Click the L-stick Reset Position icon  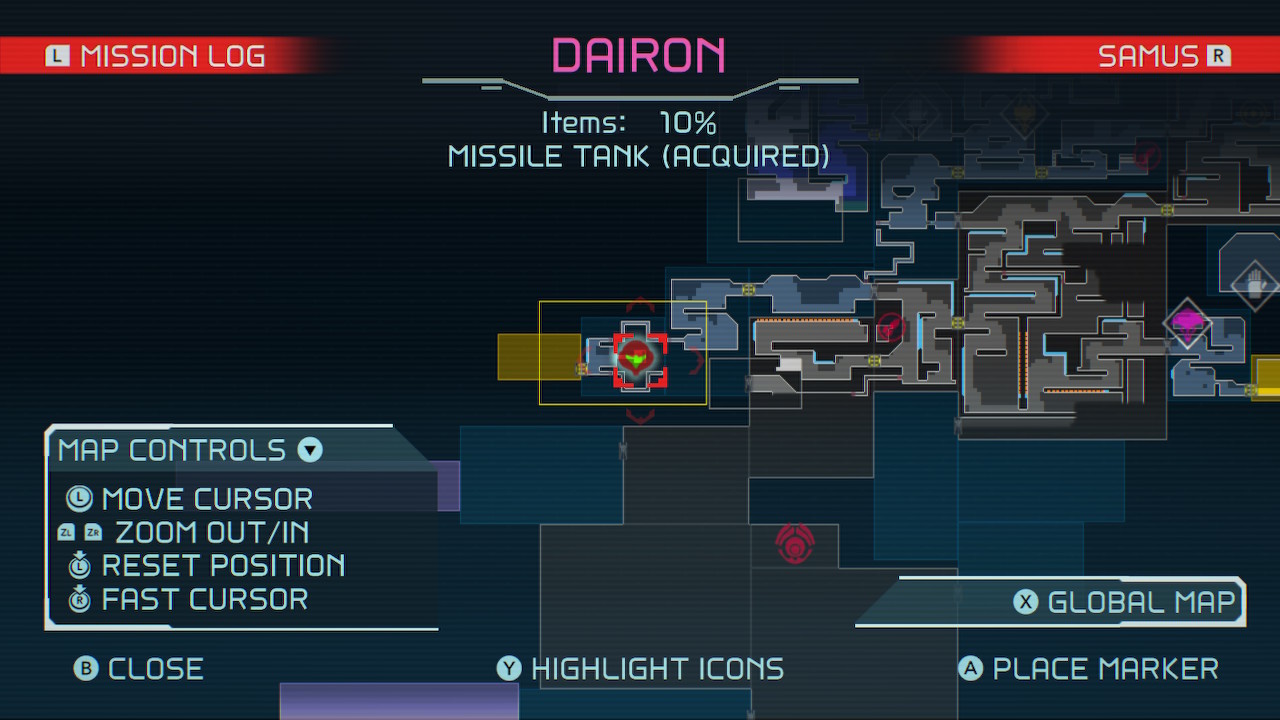pos(78,566)
